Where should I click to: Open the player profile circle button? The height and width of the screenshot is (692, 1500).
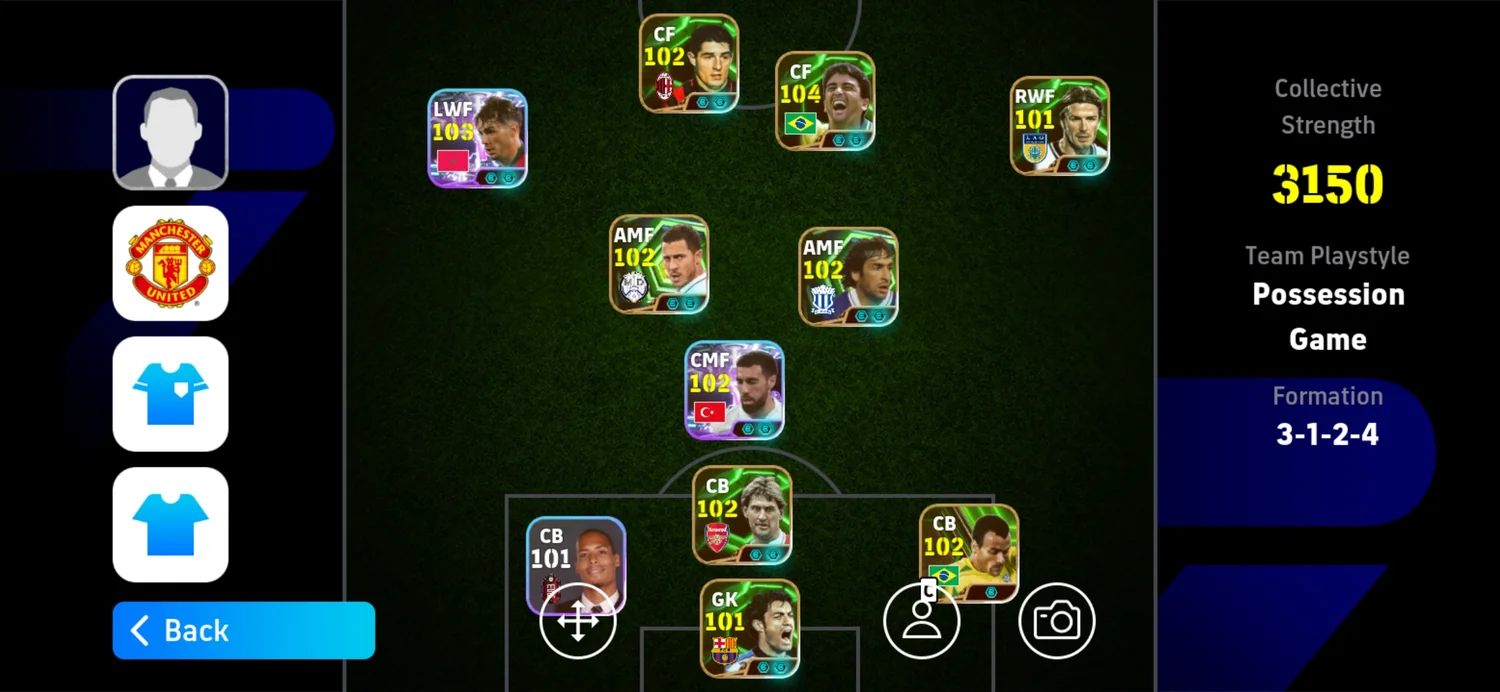(921, 622)
